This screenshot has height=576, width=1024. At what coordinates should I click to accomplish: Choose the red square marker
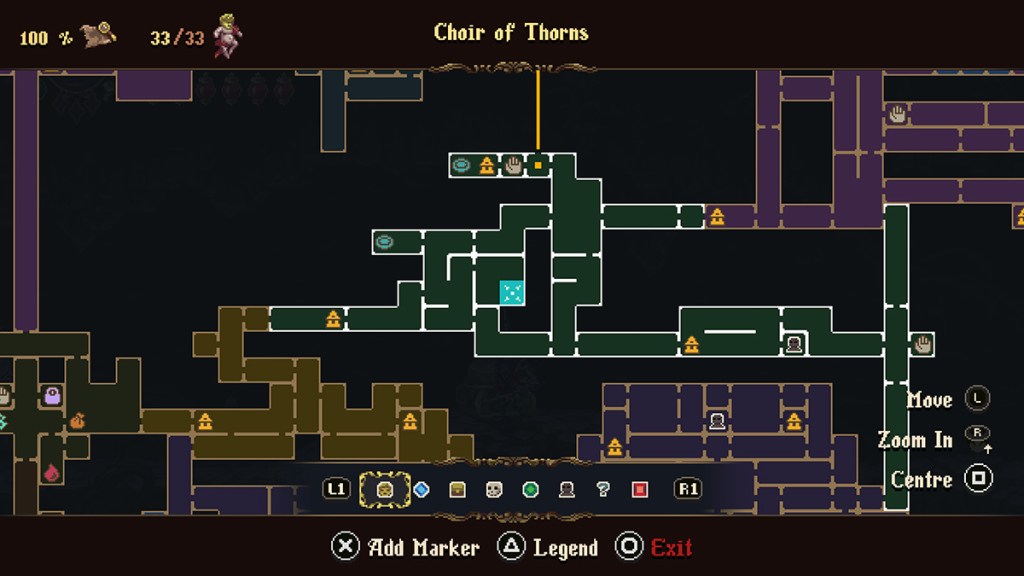(x=640, y=489)
